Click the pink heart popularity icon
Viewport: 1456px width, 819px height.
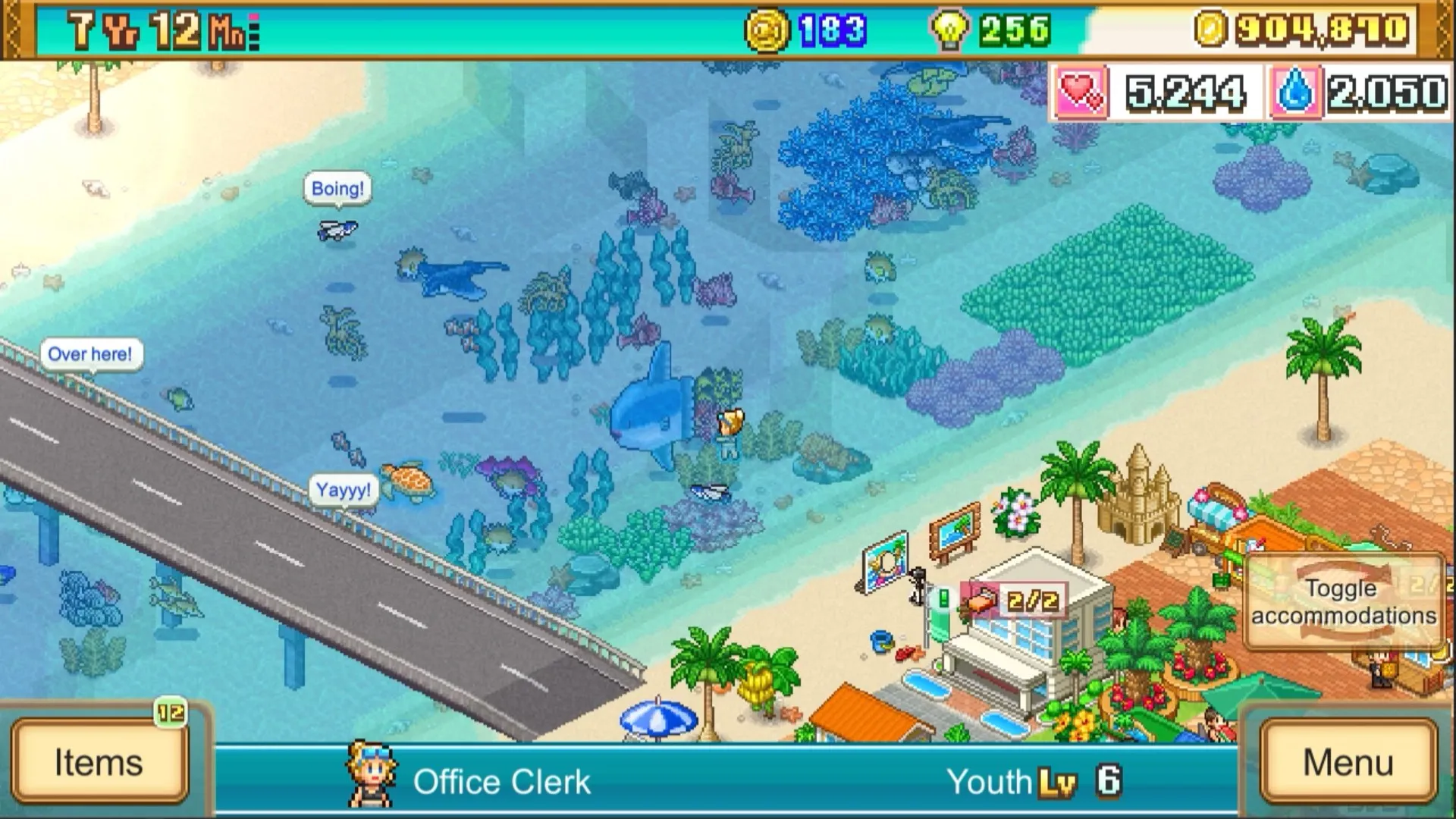click(x=1084, y=93)
